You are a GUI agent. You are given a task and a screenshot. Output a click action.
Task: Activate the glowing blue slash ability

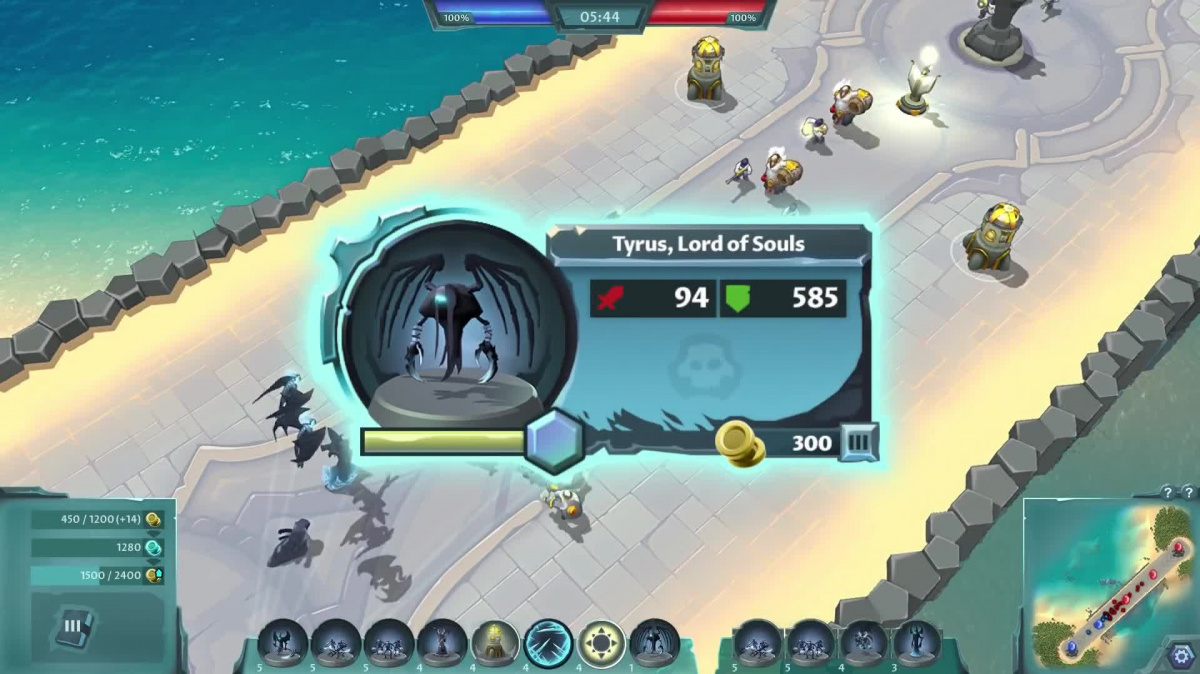tap(548, 643)
